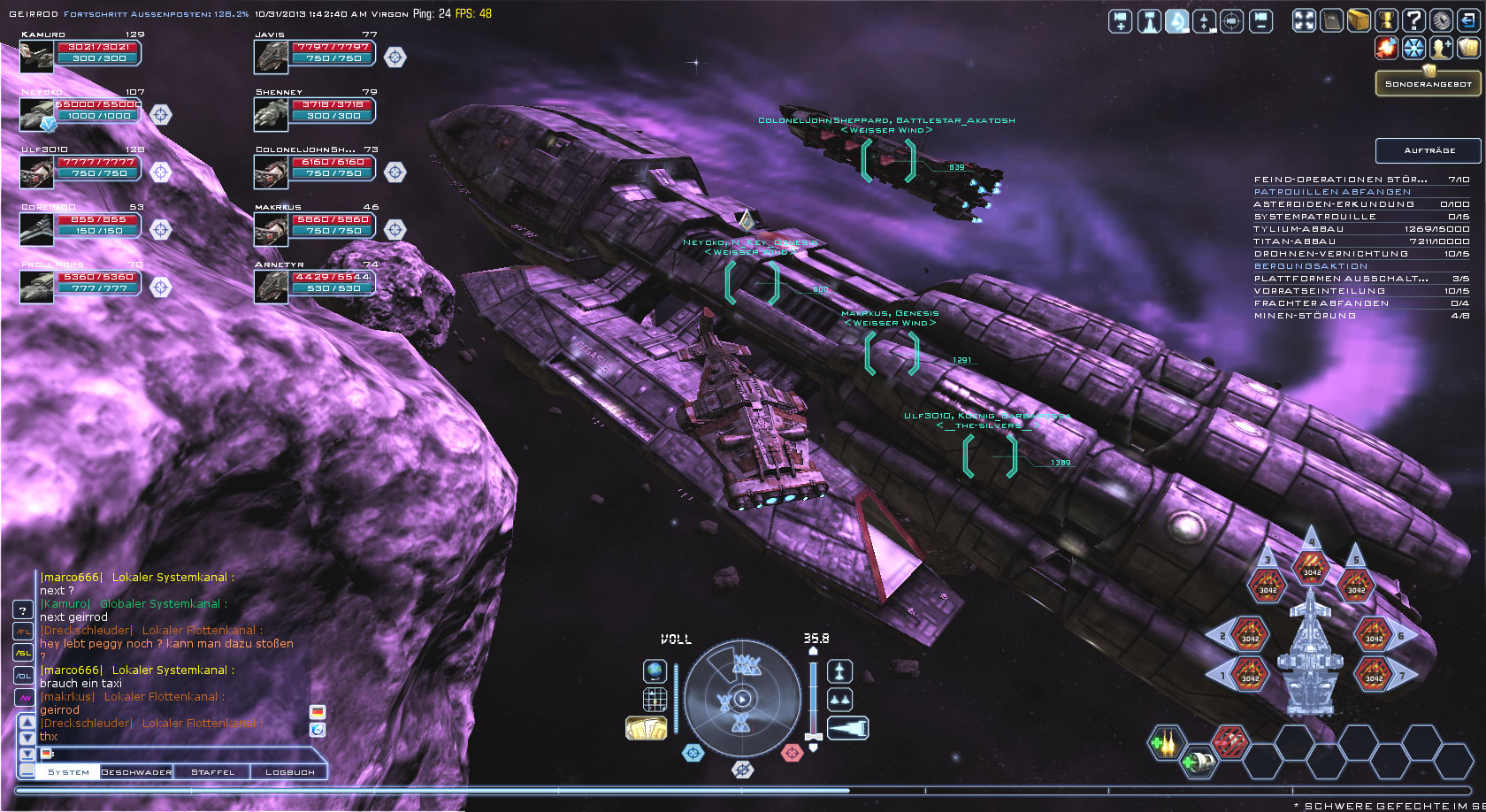Open the Logbuch chat tab
The image size is (1486, 812).
coord(290,772)
